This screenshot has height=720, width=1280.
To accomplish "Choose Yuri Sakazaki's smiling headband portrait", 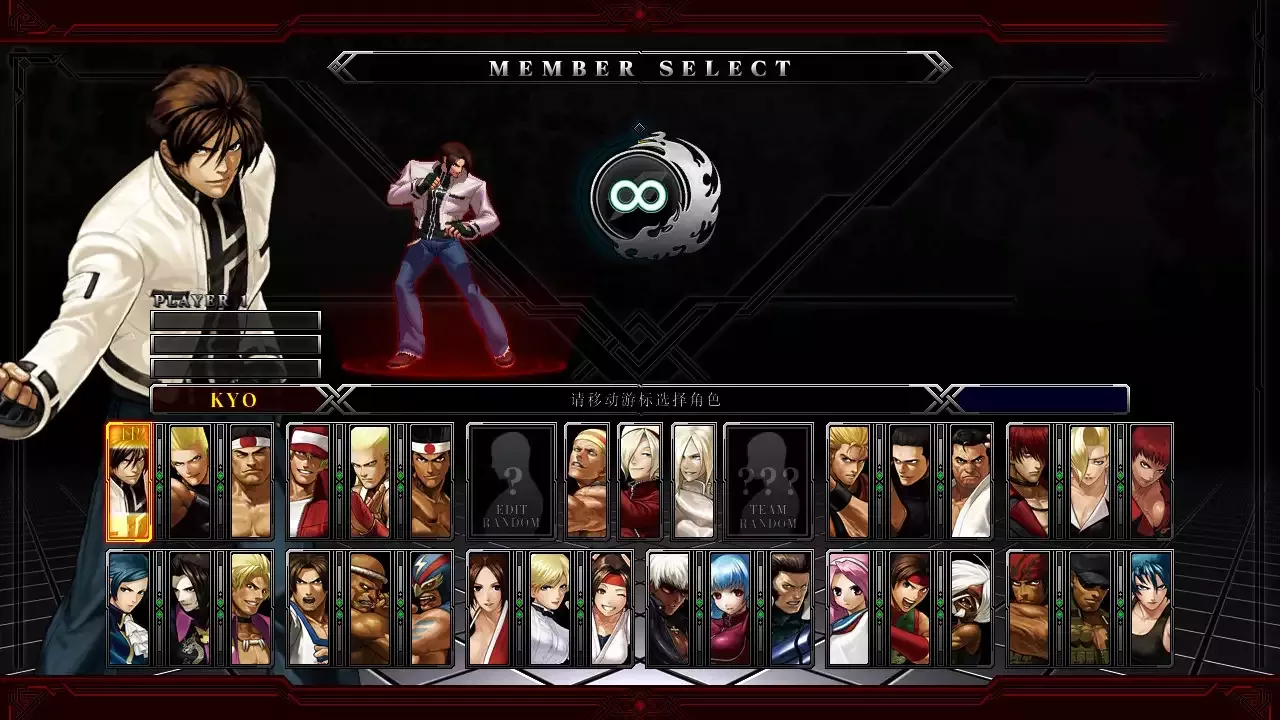I will pos(610,609).
